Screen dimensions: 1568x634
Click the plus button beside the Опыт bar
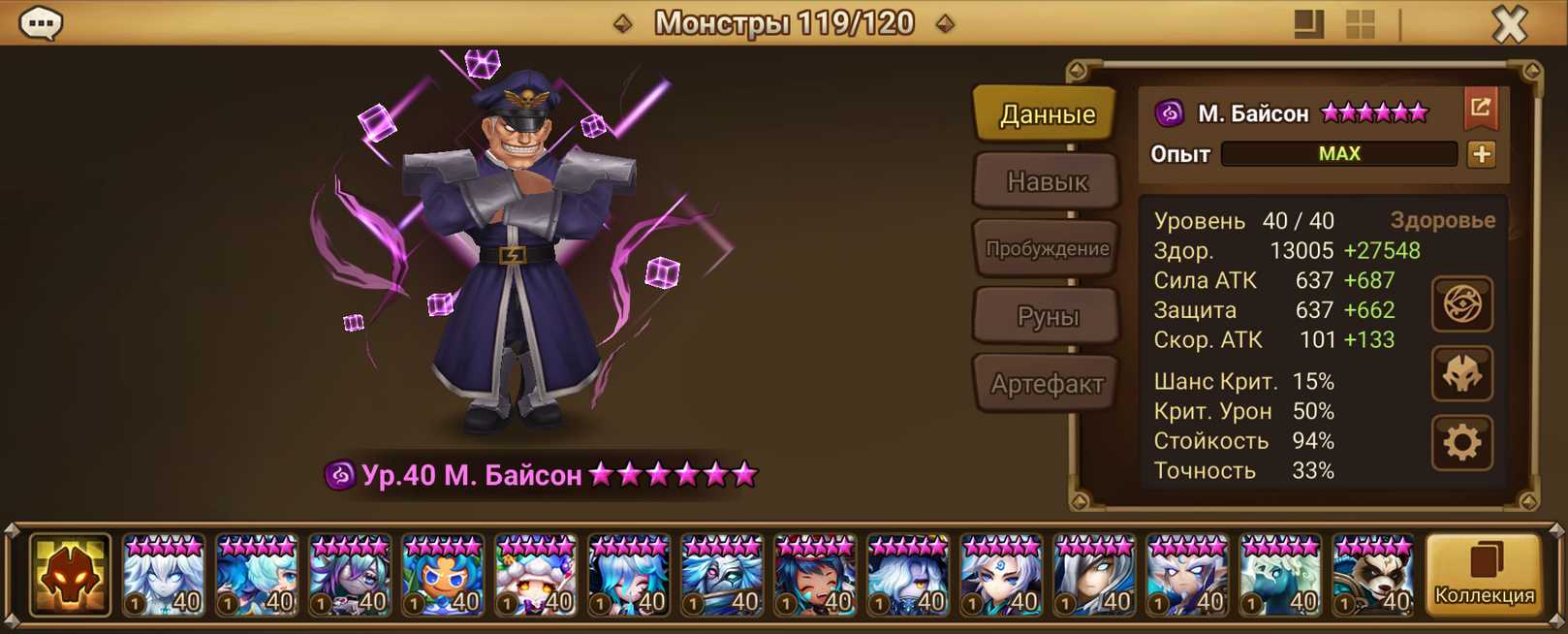pos(1481,154)
